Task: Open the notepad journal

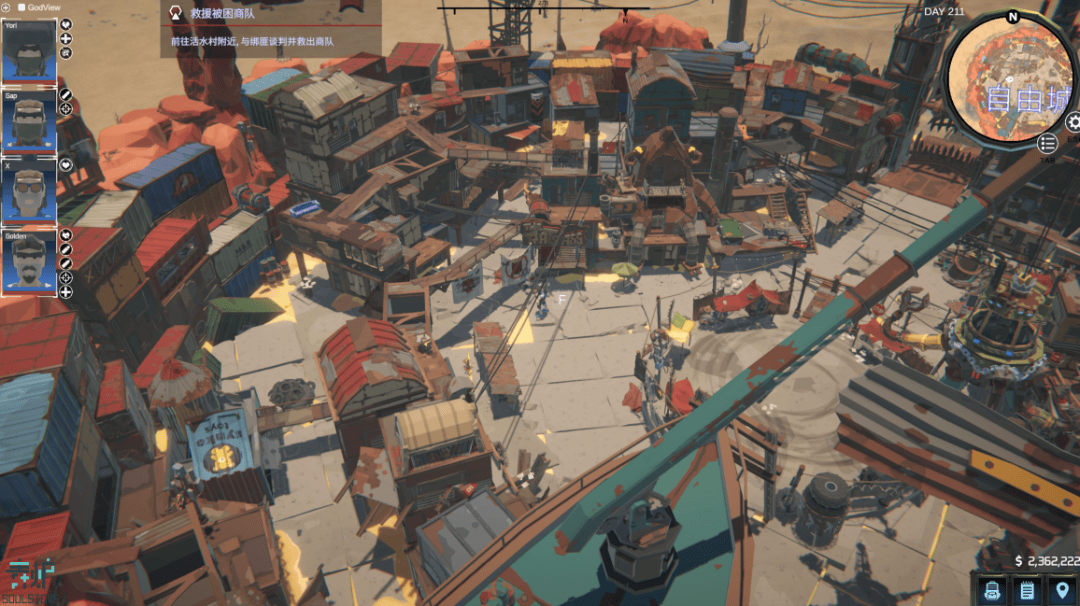Action: pyautogui.click(x=1026, y=590)
